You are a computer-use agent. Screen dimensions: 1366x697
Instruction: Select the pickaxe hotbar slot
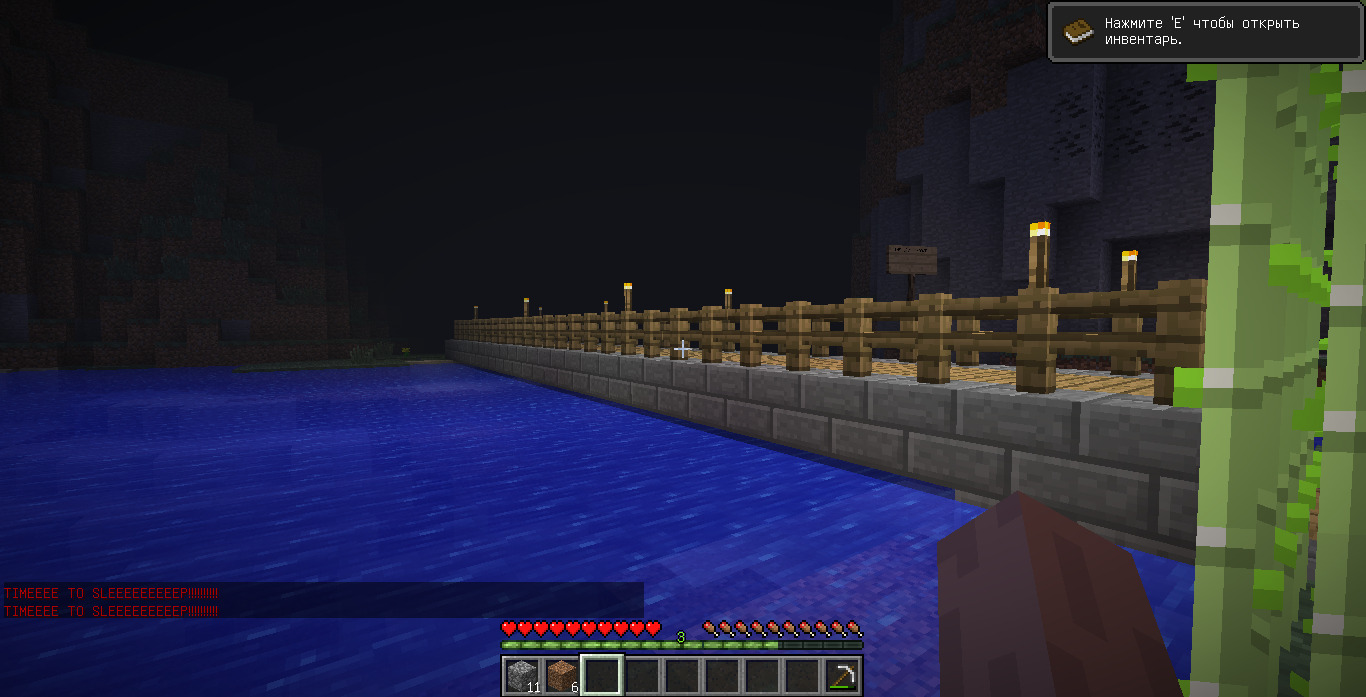coord(842,676)
